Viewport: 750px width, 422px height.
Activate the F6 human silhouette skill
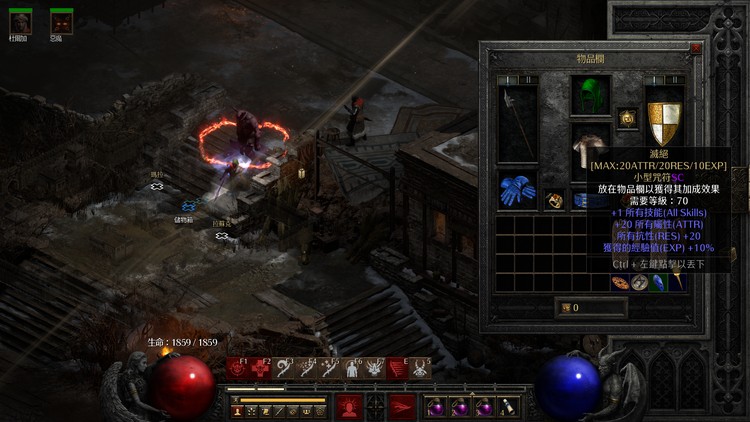(x=353, y=369)
